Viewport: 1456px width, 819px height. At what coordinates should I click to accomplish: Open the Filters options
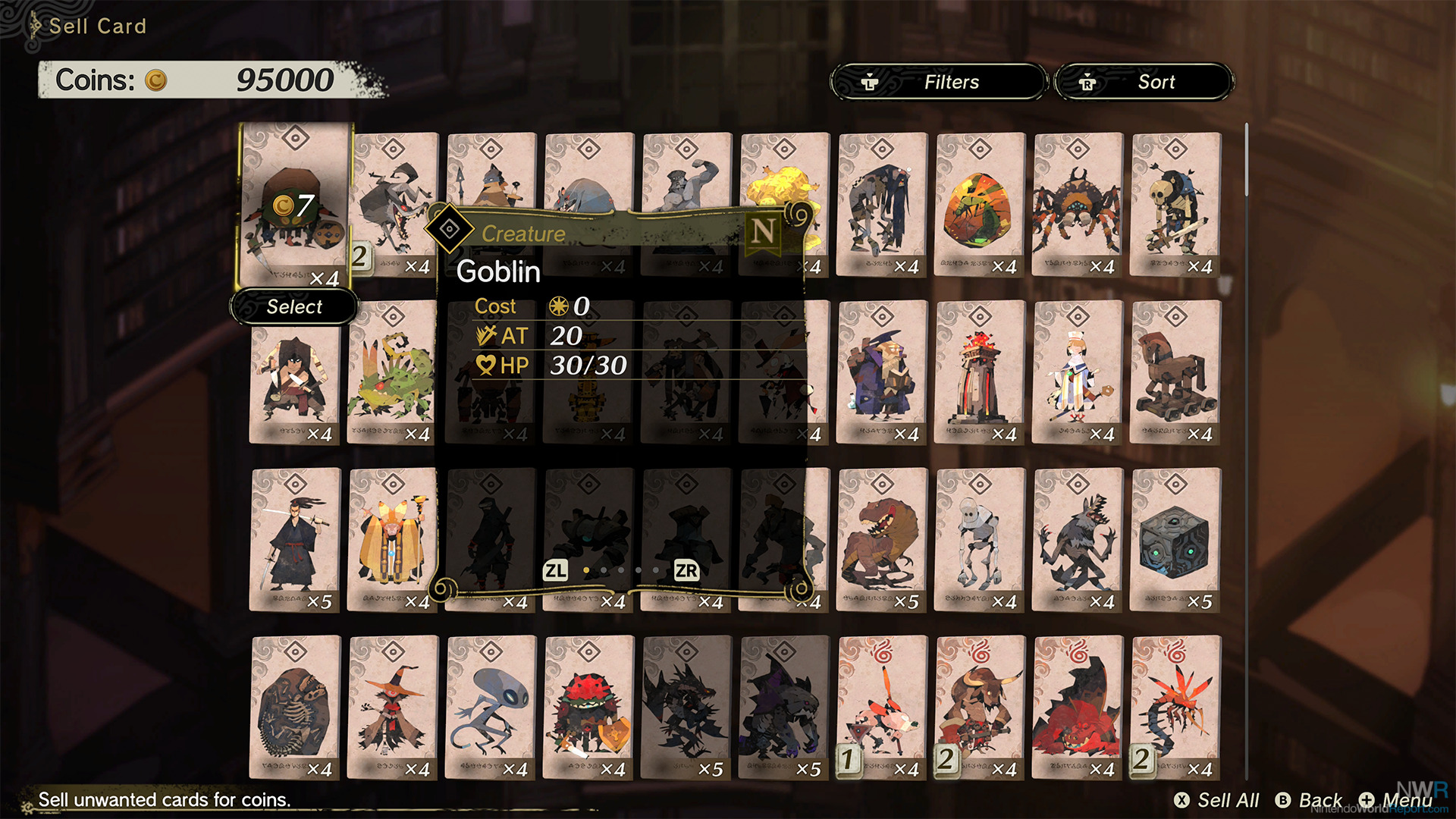pyautogui.click(x=939, y=82)
